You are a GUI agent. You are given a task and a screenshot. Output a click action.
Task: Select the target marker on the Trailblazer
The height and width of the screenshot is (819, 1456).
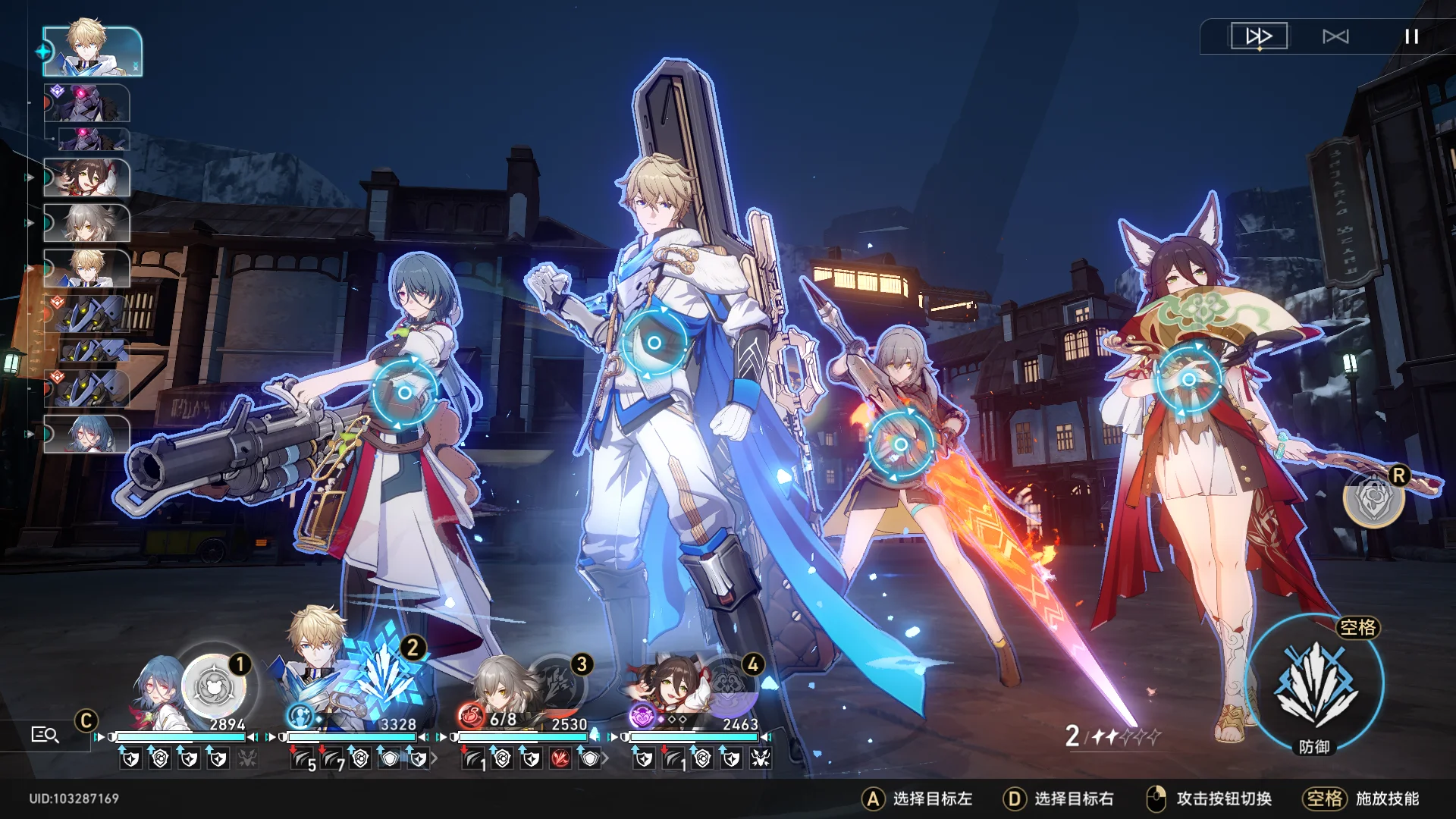click(900, 444)
